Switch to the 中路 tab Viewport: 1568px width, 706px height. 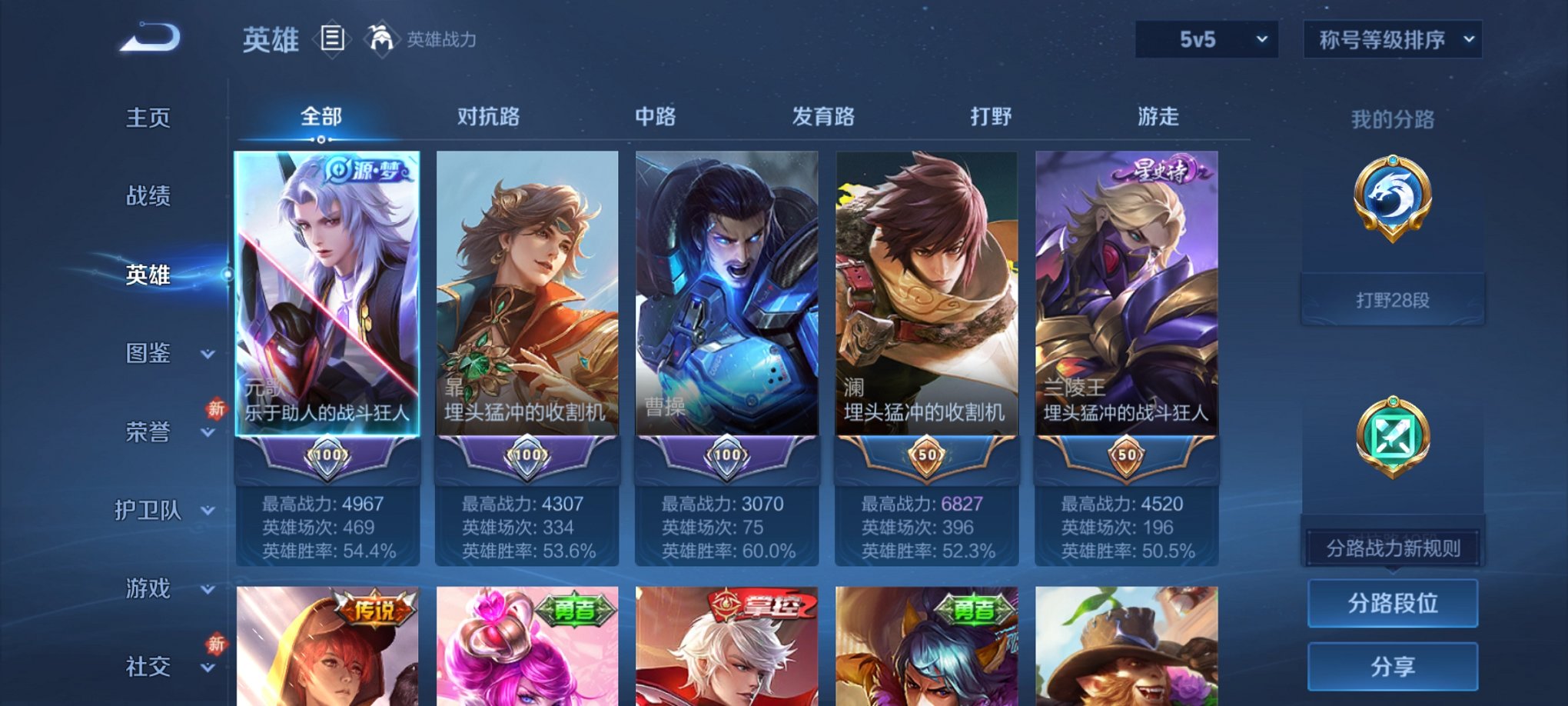(657, 117)
